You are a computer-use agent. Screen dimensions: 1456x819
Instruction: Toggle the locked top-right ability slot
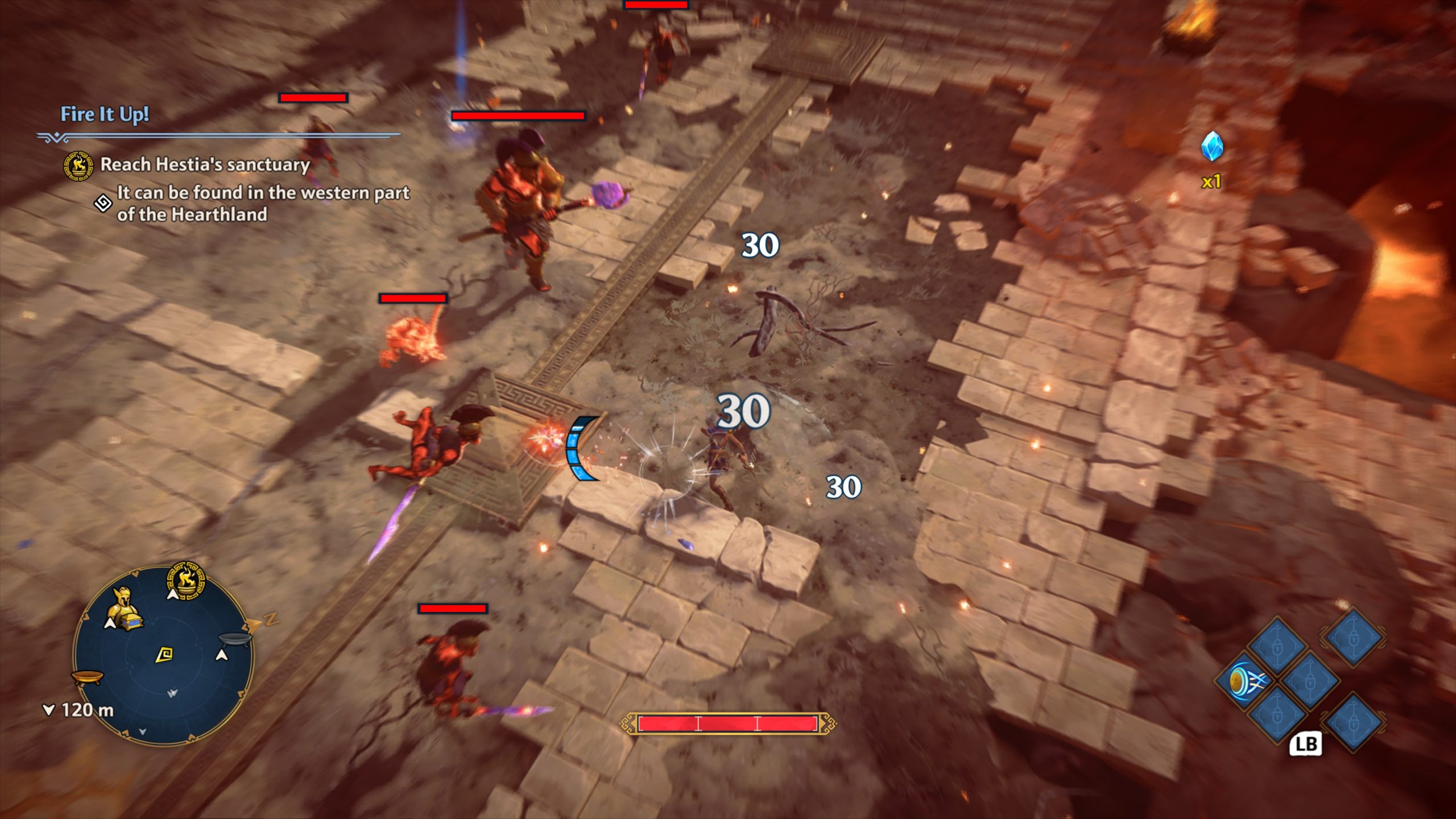1354,639
